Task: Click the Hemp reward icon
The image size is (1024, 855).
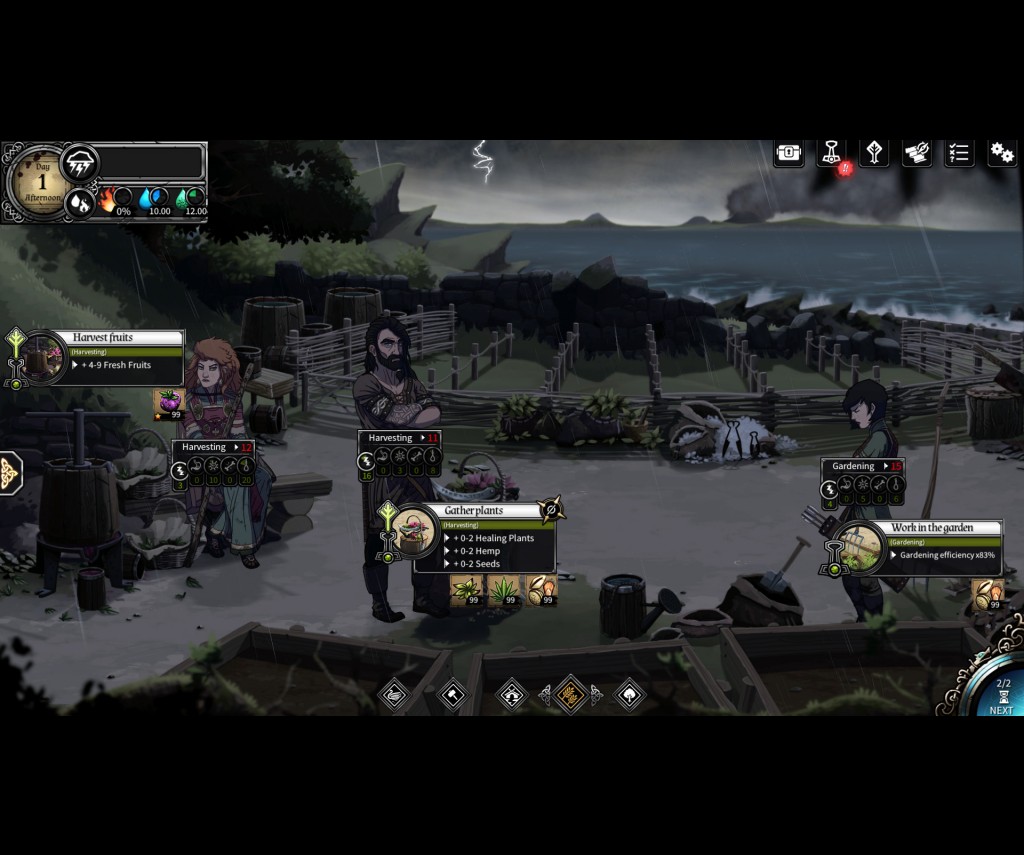Action: [503, 590]
